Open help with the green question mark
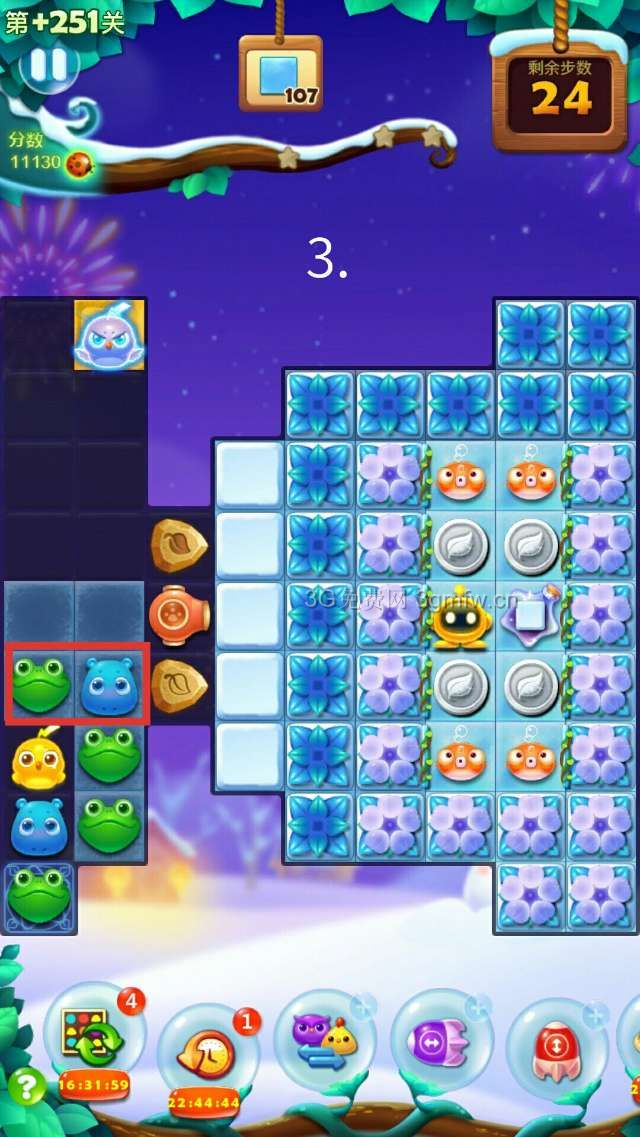This screenshot has width=640, height=1137. coord(27,1086)
